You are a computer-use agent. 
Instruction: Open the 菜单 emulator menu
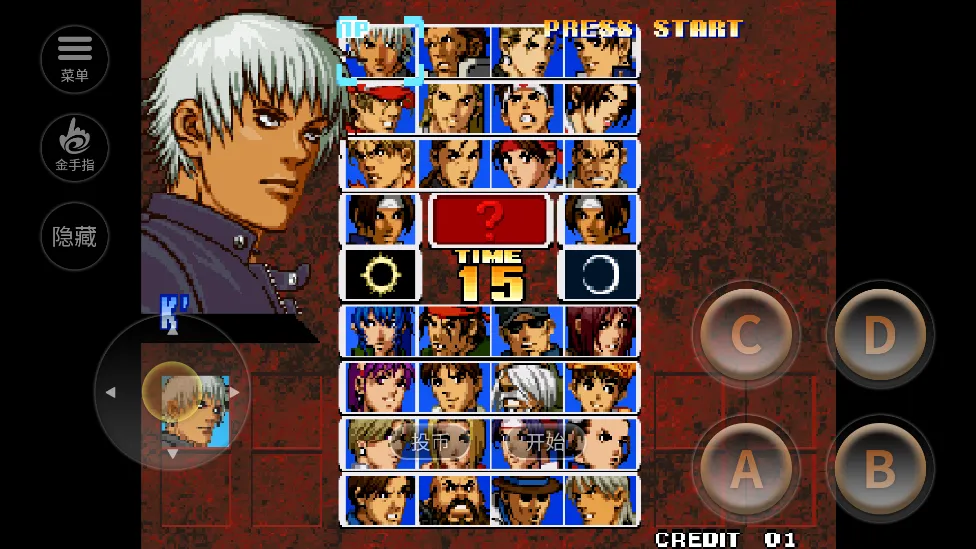point(75,59)
